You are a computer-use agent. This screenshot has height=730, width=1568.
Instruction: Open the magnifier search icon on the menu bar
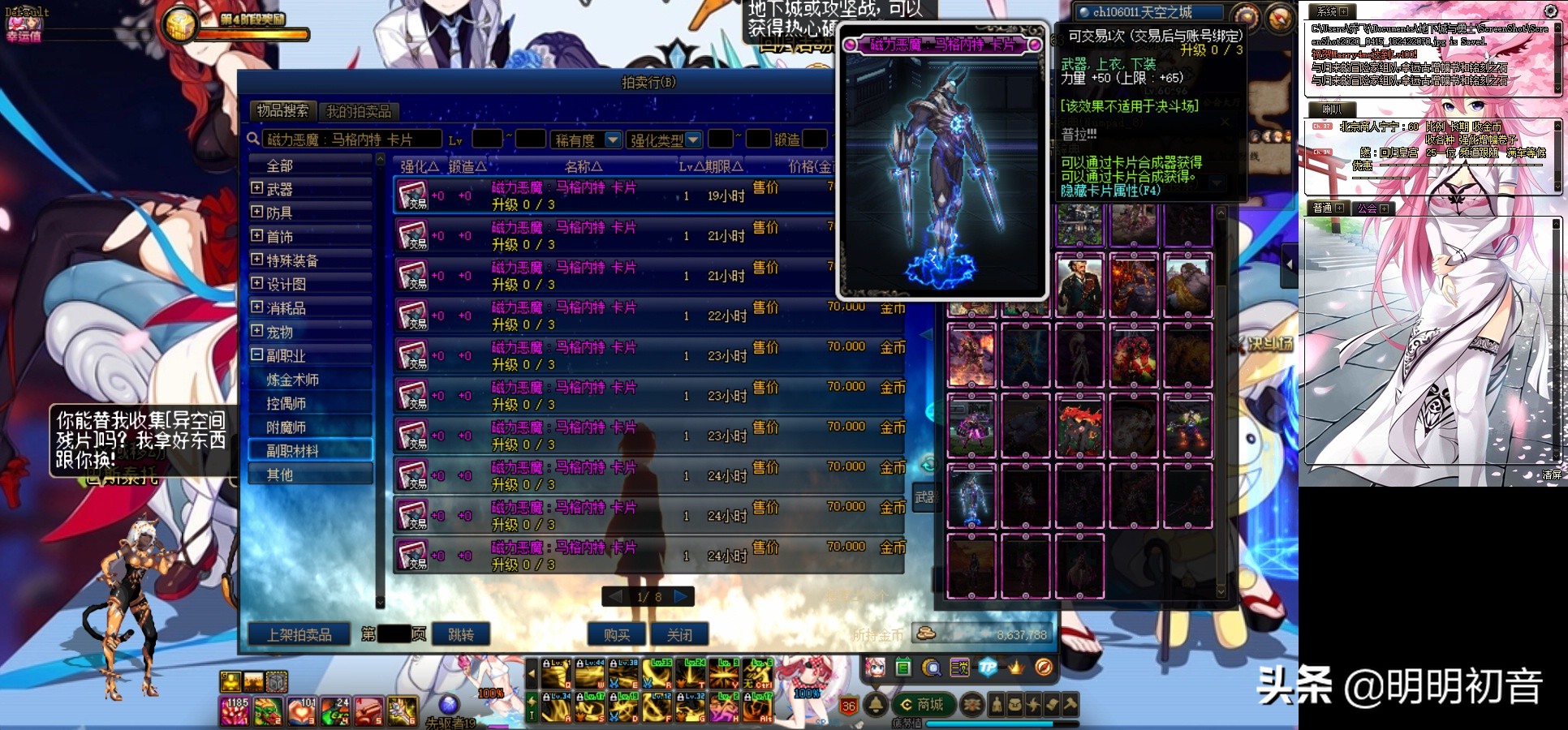[932, 668]
